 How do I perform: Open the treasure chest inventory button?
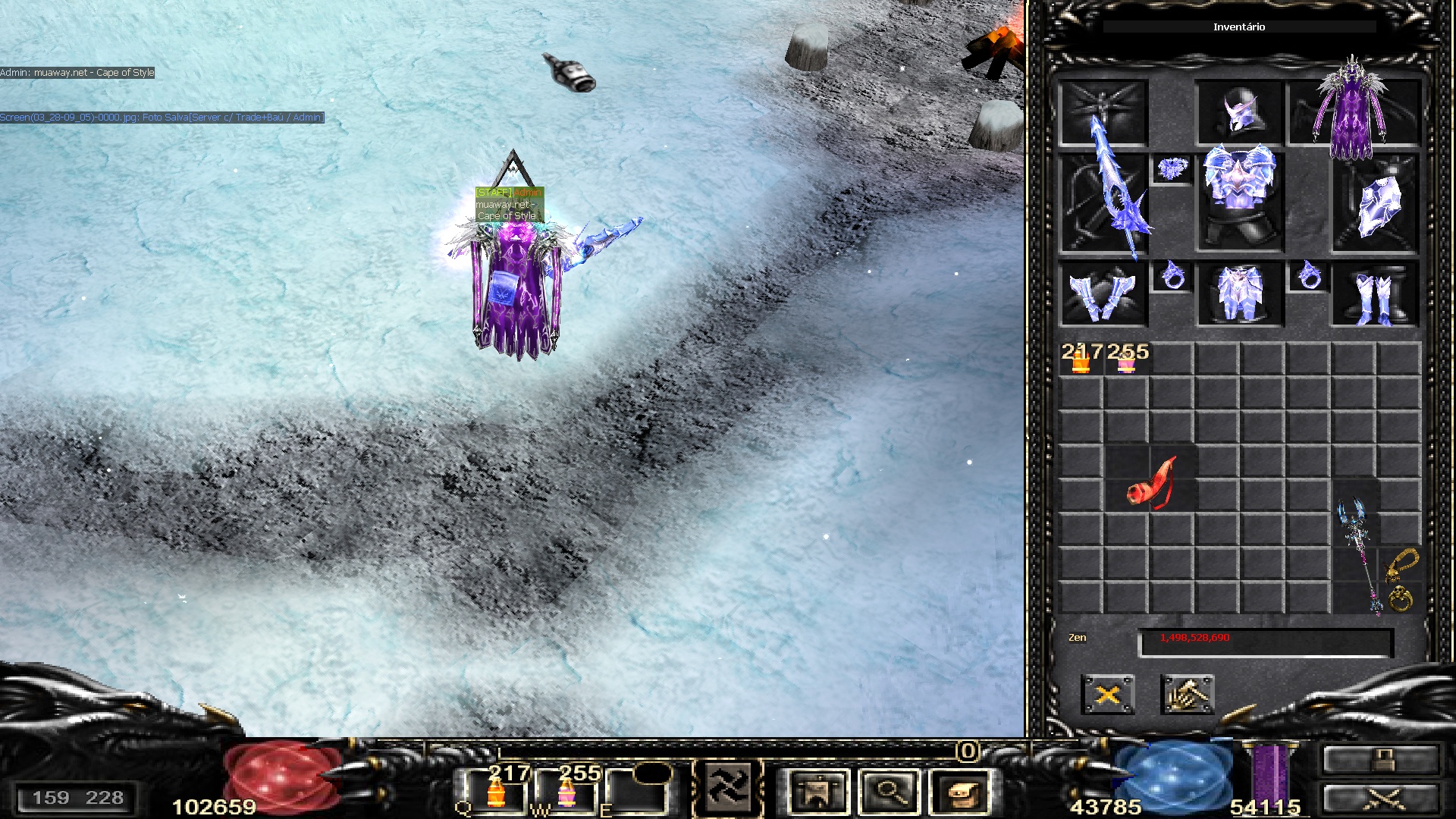pos(961,792)
